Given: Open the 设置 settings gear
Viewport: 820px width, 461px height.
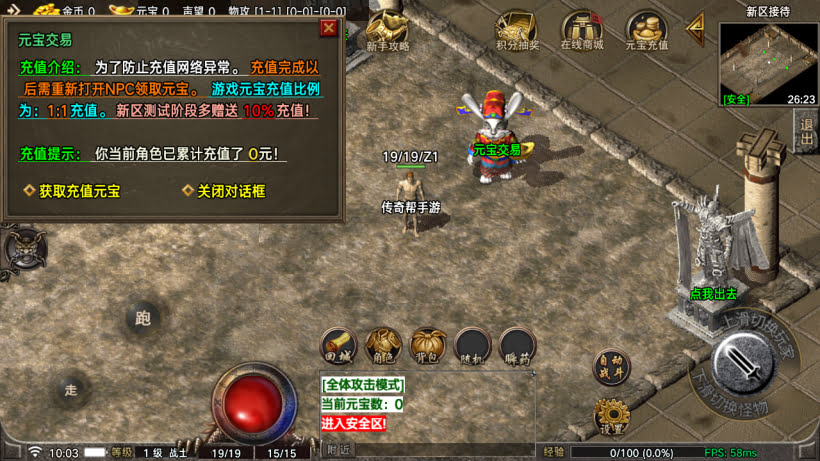Looking at the screenshot, I should pos(612,415).
